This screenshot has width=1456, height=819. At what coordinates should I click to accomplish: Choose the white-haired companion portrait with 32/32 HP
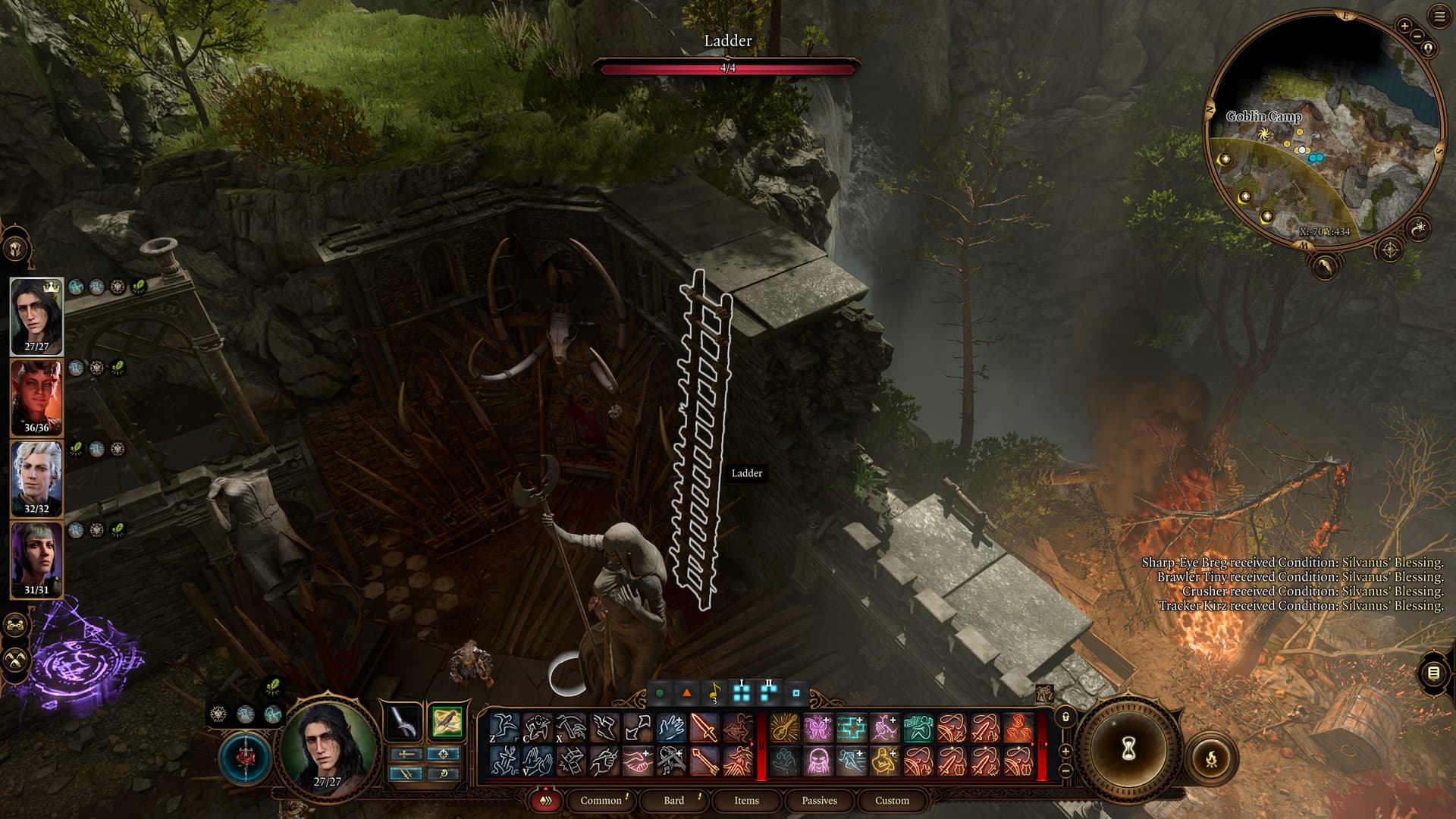click(36, 479)
